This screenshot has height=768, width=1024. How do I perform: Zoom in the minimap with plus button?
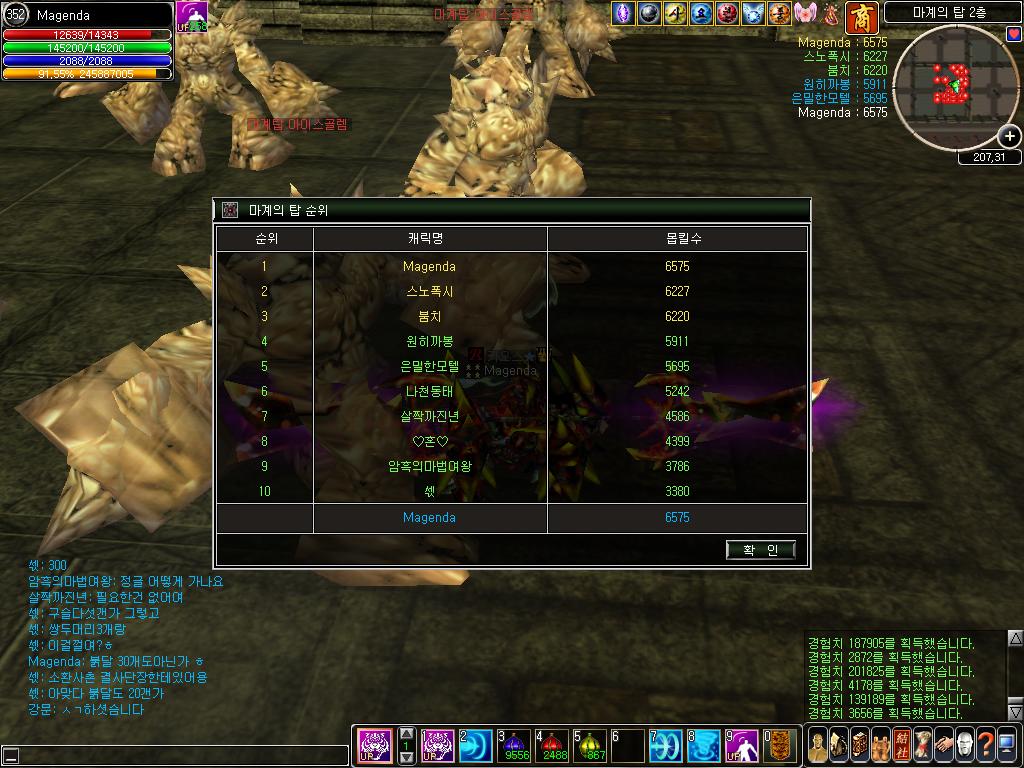(x=1010, y=136)
